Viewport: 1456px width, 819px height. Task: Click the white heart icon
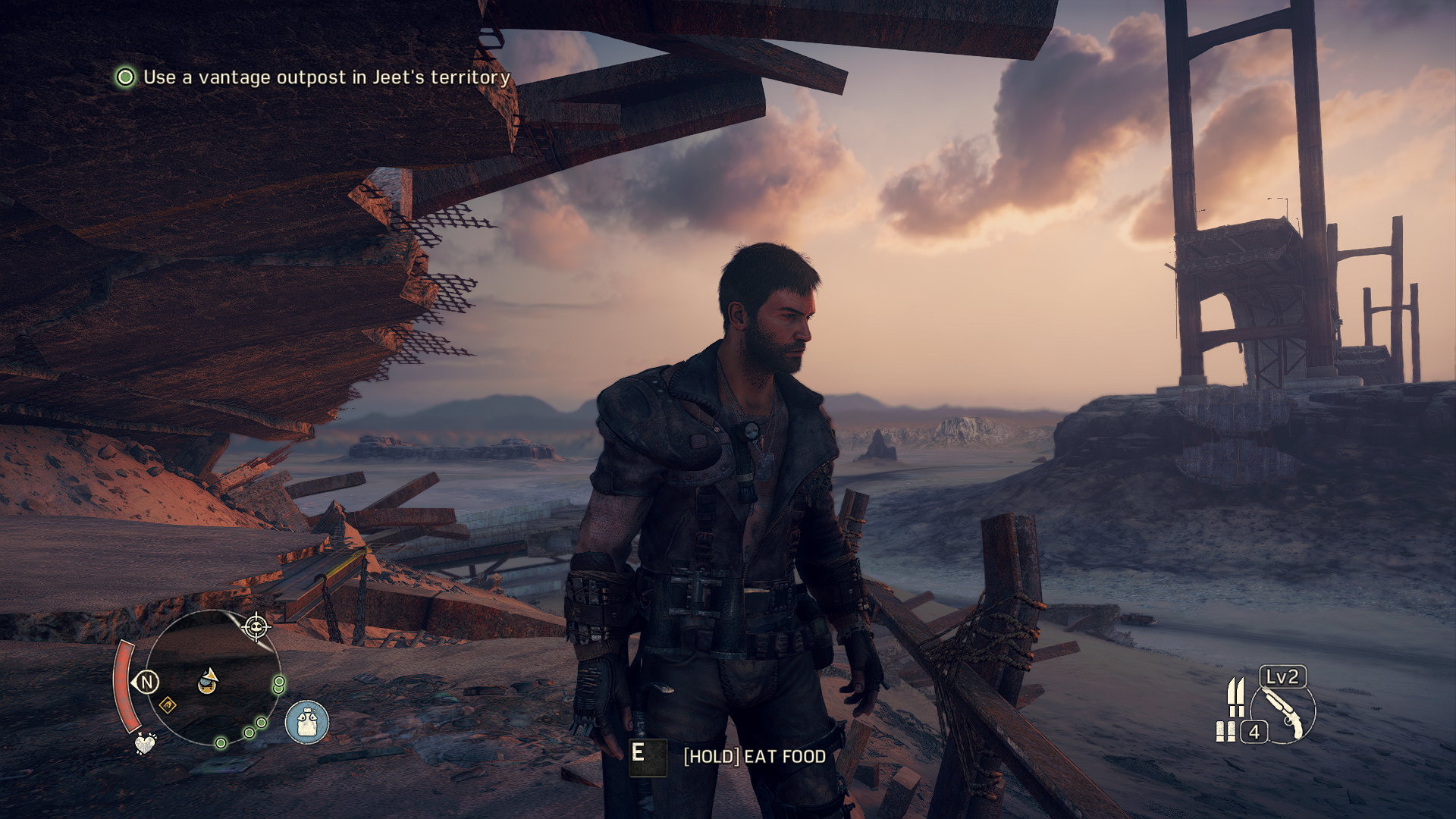point(144,743)
